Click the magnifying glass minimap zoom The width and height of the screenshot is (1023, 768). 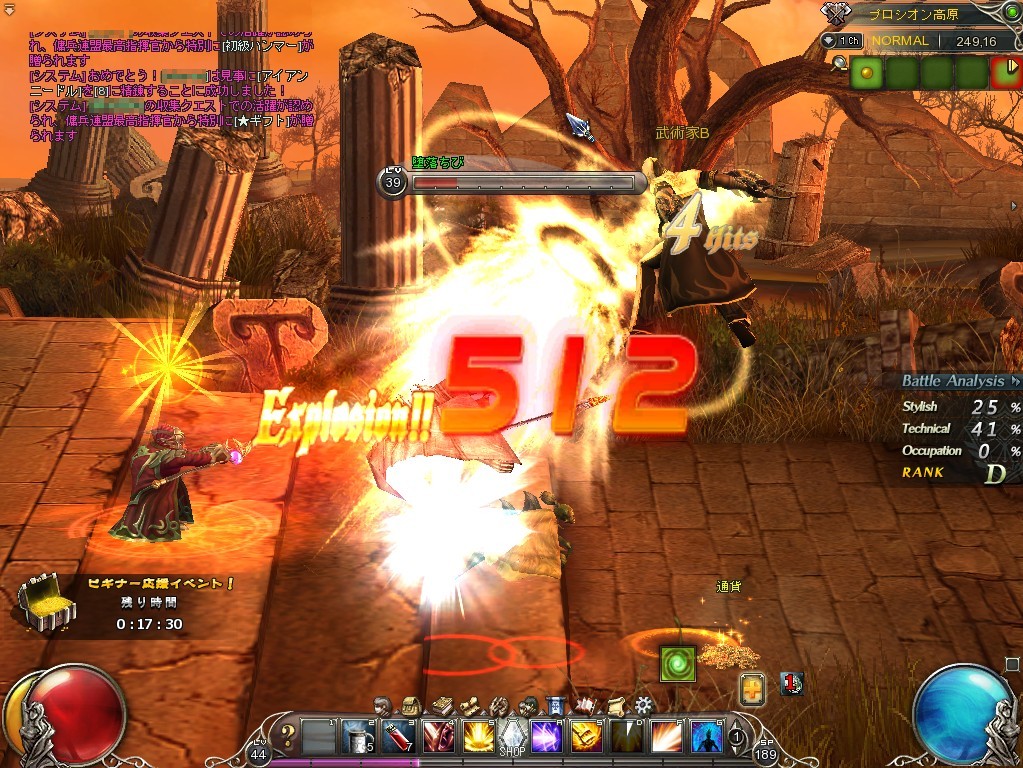838,64
